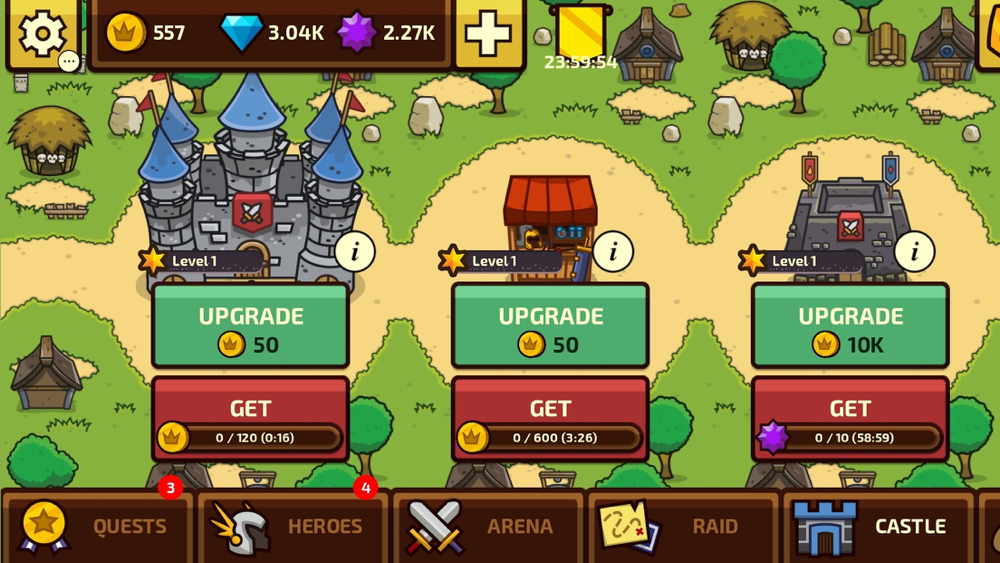Upgrade the blue-roofed castle for 50 gold
1000x563 pixels.
[x=250, y=326]
